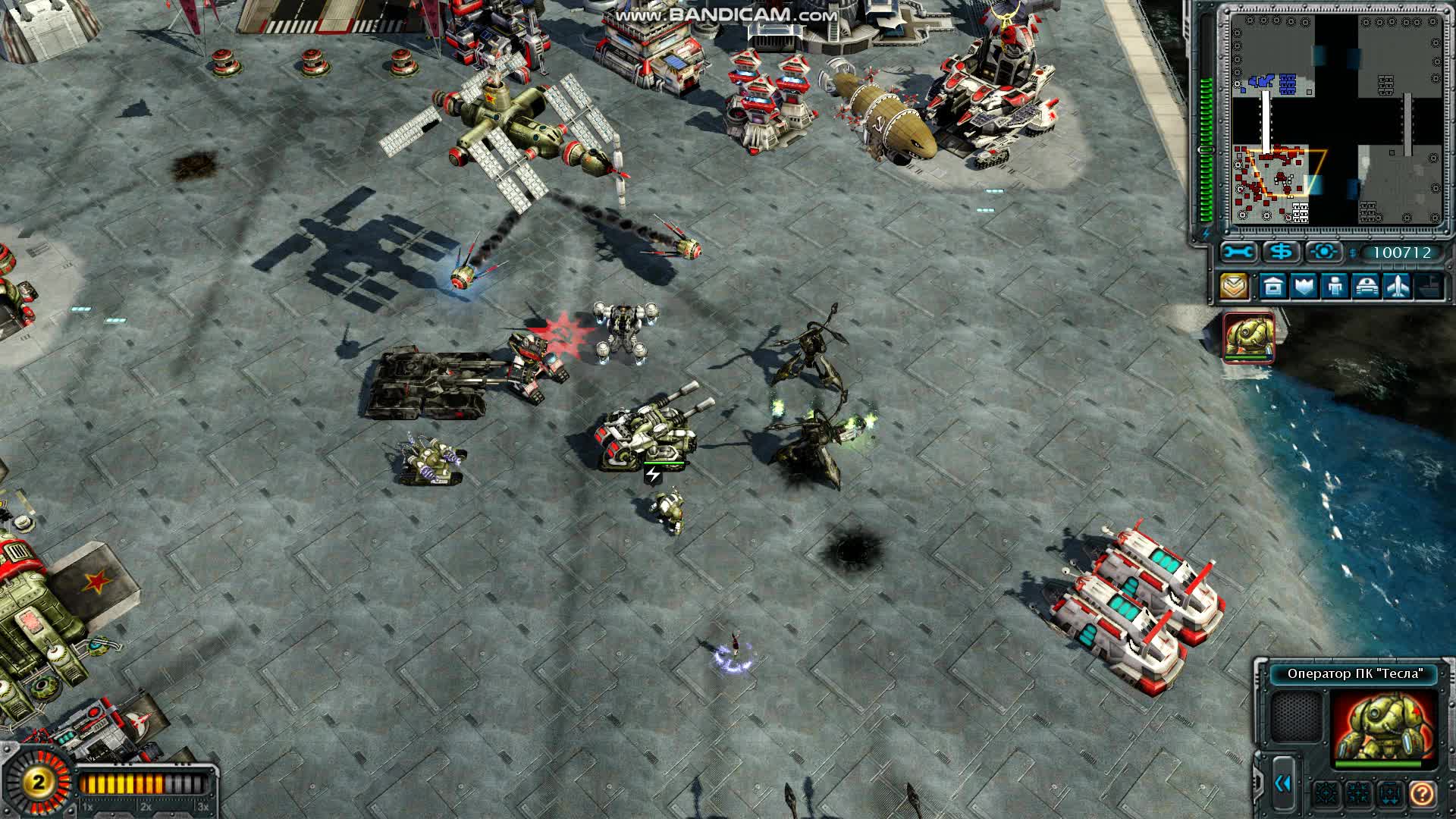The image size is (1456, 819).
Task: Activate the first Tesla operator ability slot
Action: tap(1326, 794)
